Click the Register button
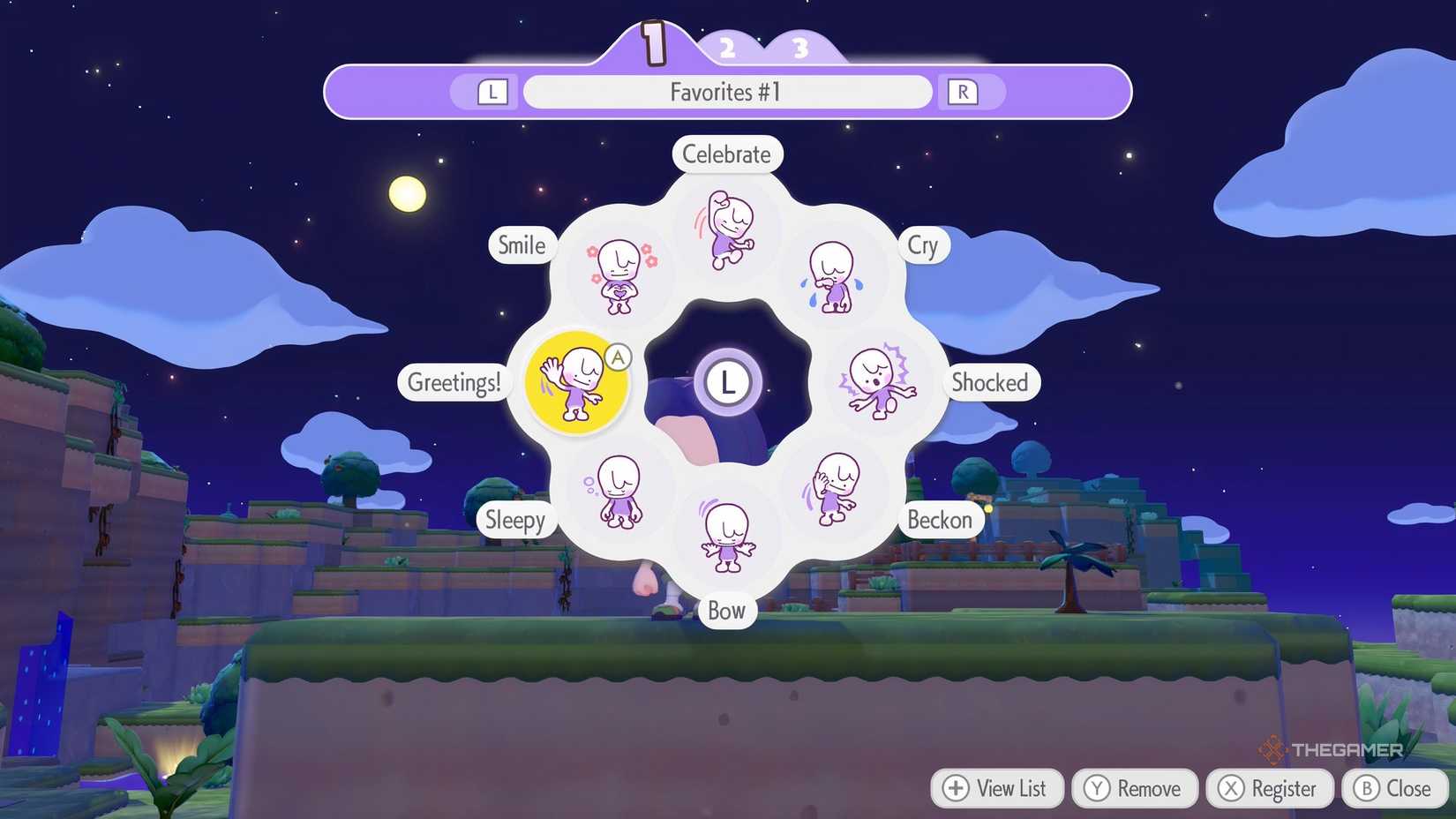1456x819 pixels. [1269, 788]
